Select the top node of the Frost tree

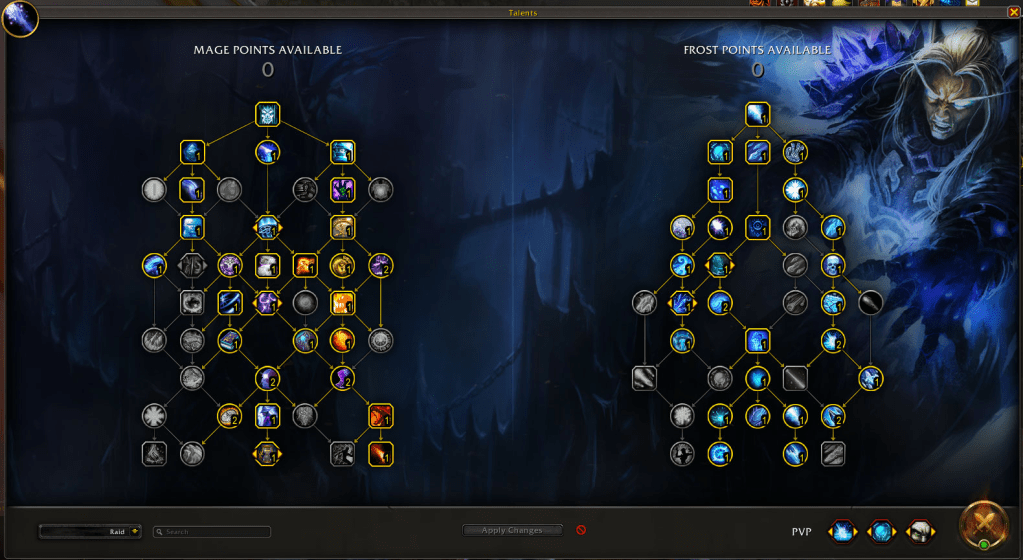(x=757, y=114)
